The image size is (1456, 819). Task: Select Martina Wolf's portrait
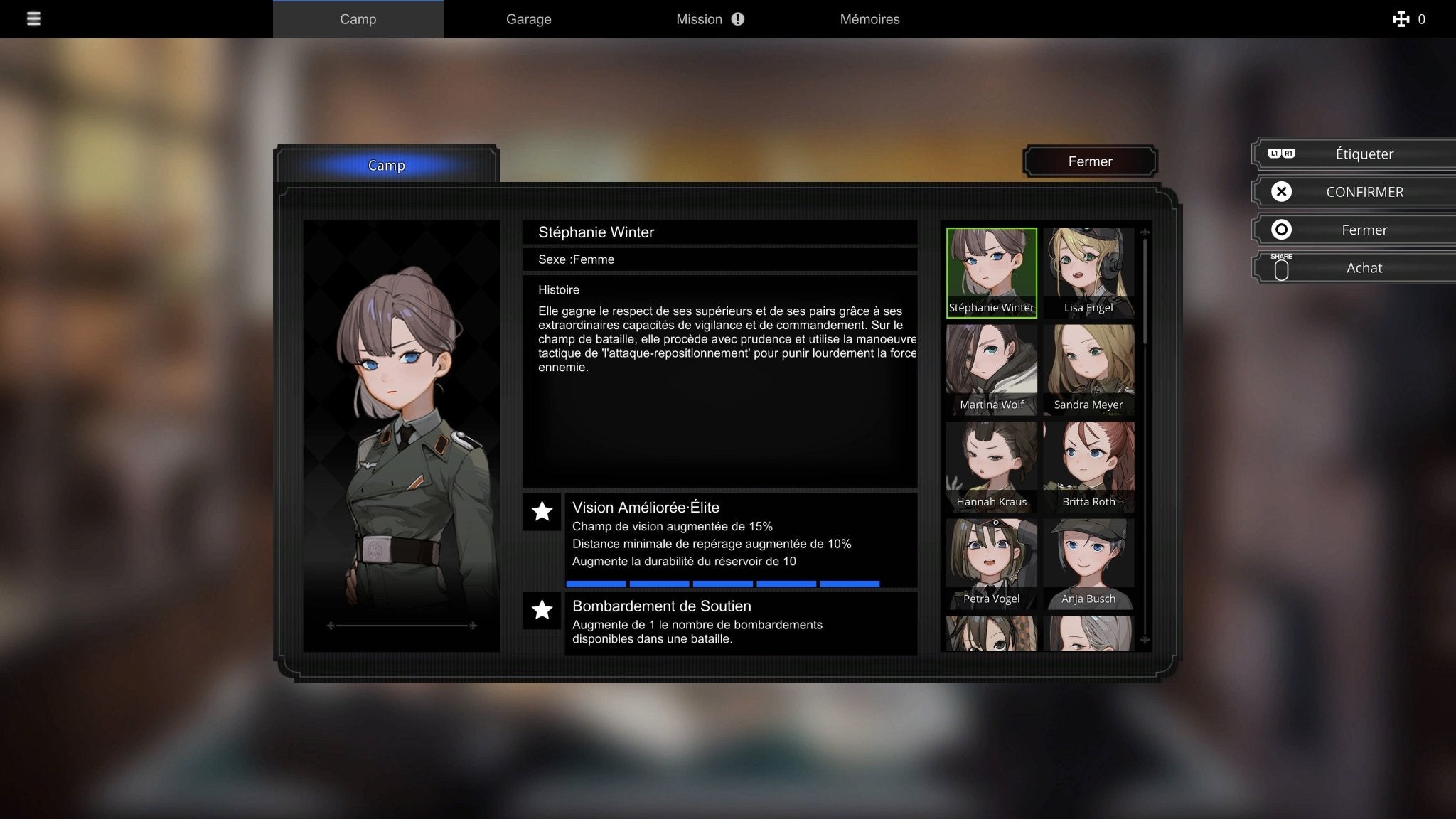click(991, 364)
